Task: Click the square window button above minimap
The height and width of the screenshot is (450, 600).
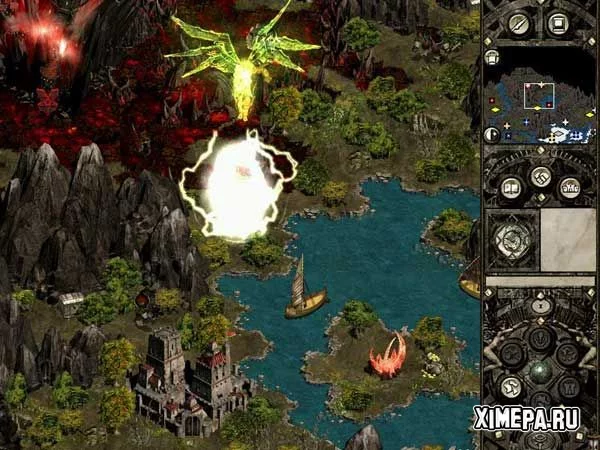Action: click(559, 23)
